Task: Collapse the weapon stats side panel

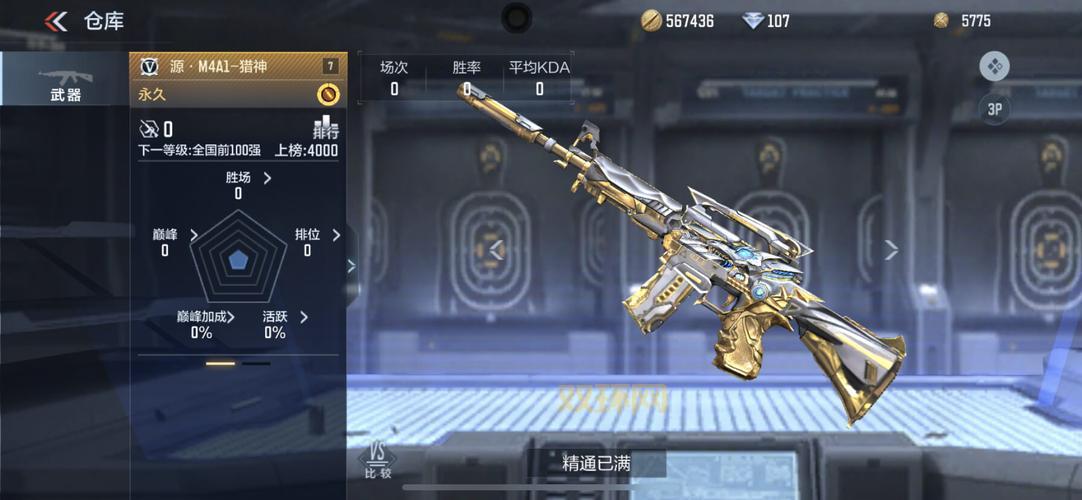Action: (351, 265)
